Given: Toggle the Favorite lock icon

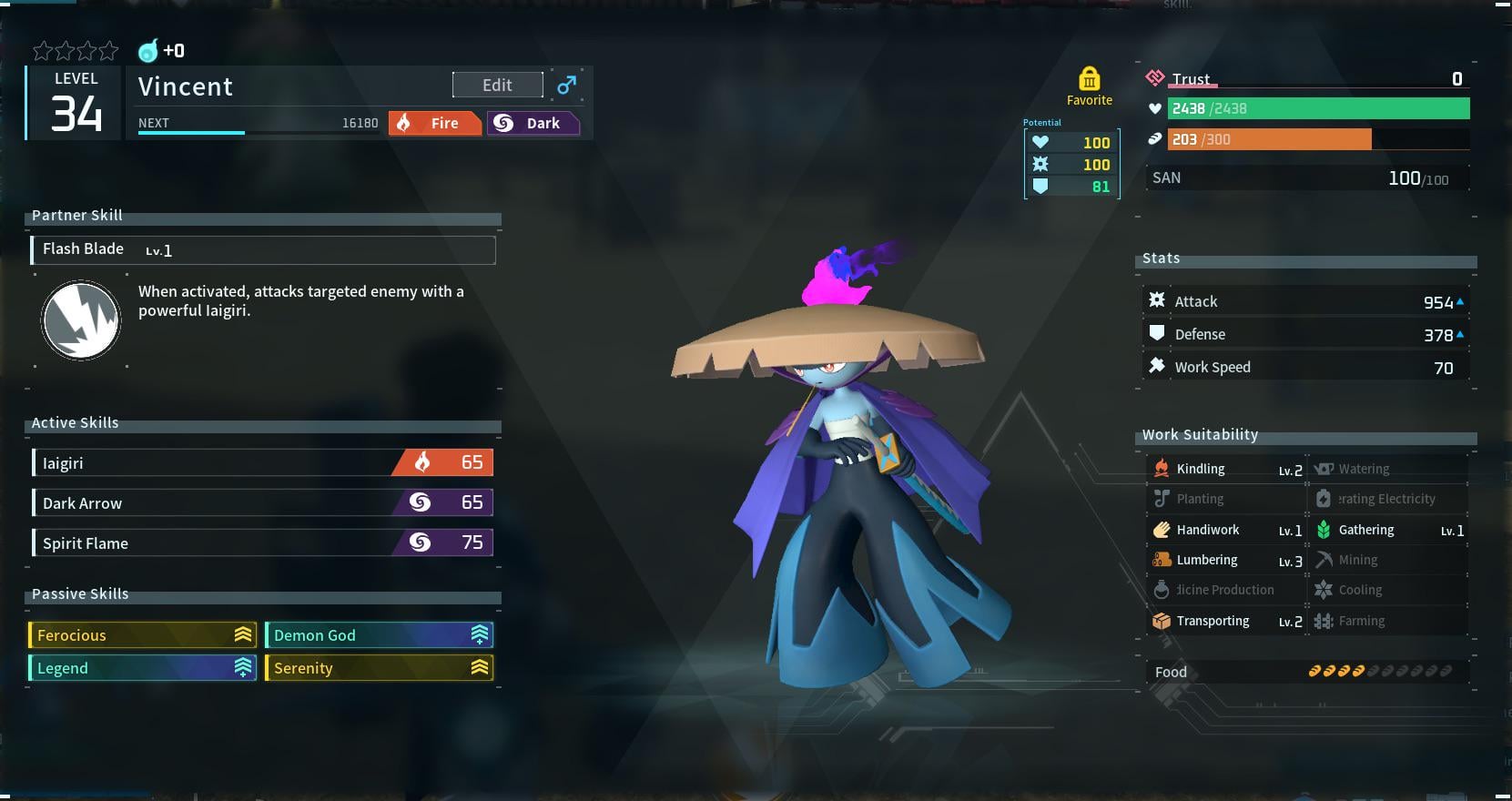Looking at the screenshot, I should coord(1089,80).
